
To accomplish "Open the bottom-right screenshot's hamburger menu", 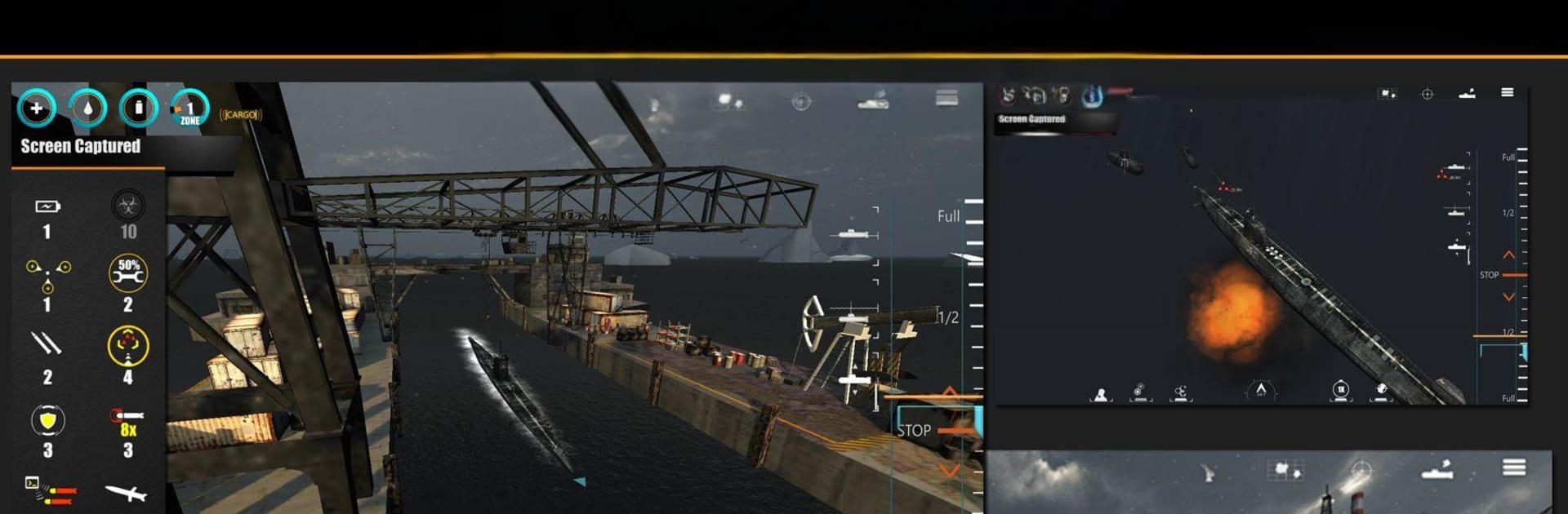I will click(1513, 467).
